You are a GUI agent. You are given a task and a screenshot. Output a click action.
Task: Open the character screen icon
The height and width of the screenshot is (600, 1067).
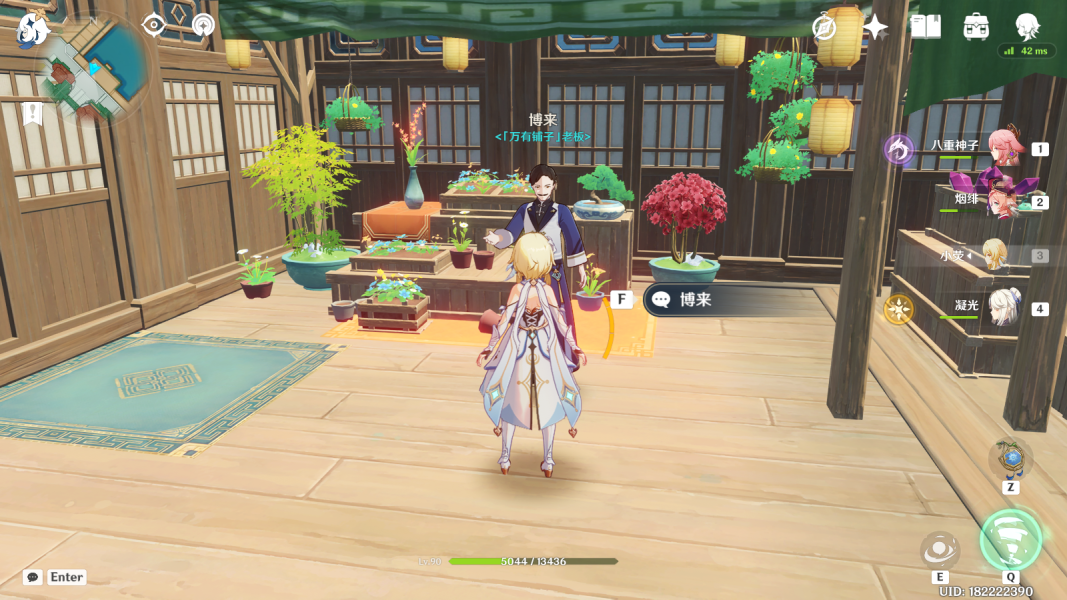[x=1027, y=25]
